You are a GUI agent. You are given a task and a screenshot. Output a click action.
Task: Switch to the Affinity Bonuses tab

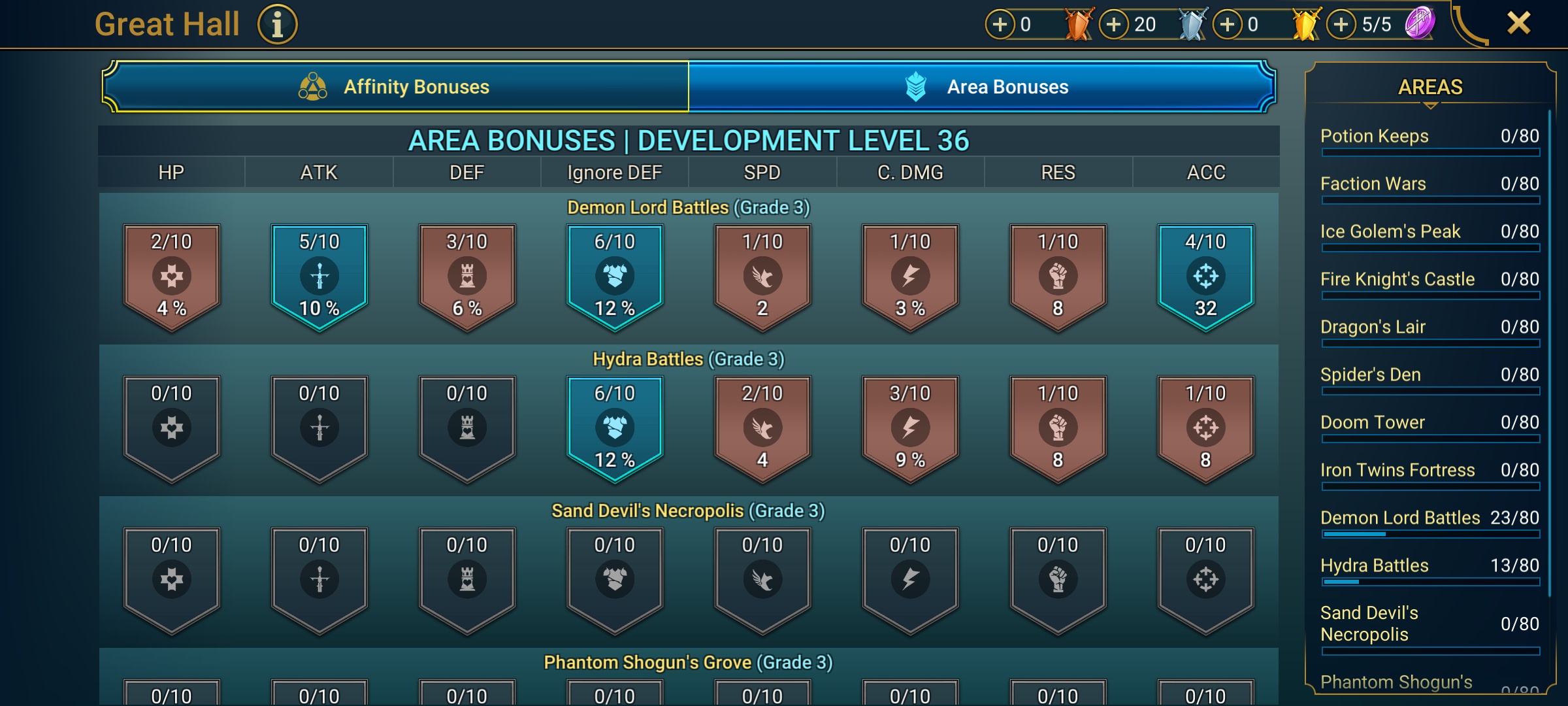[x=395, y=87]
